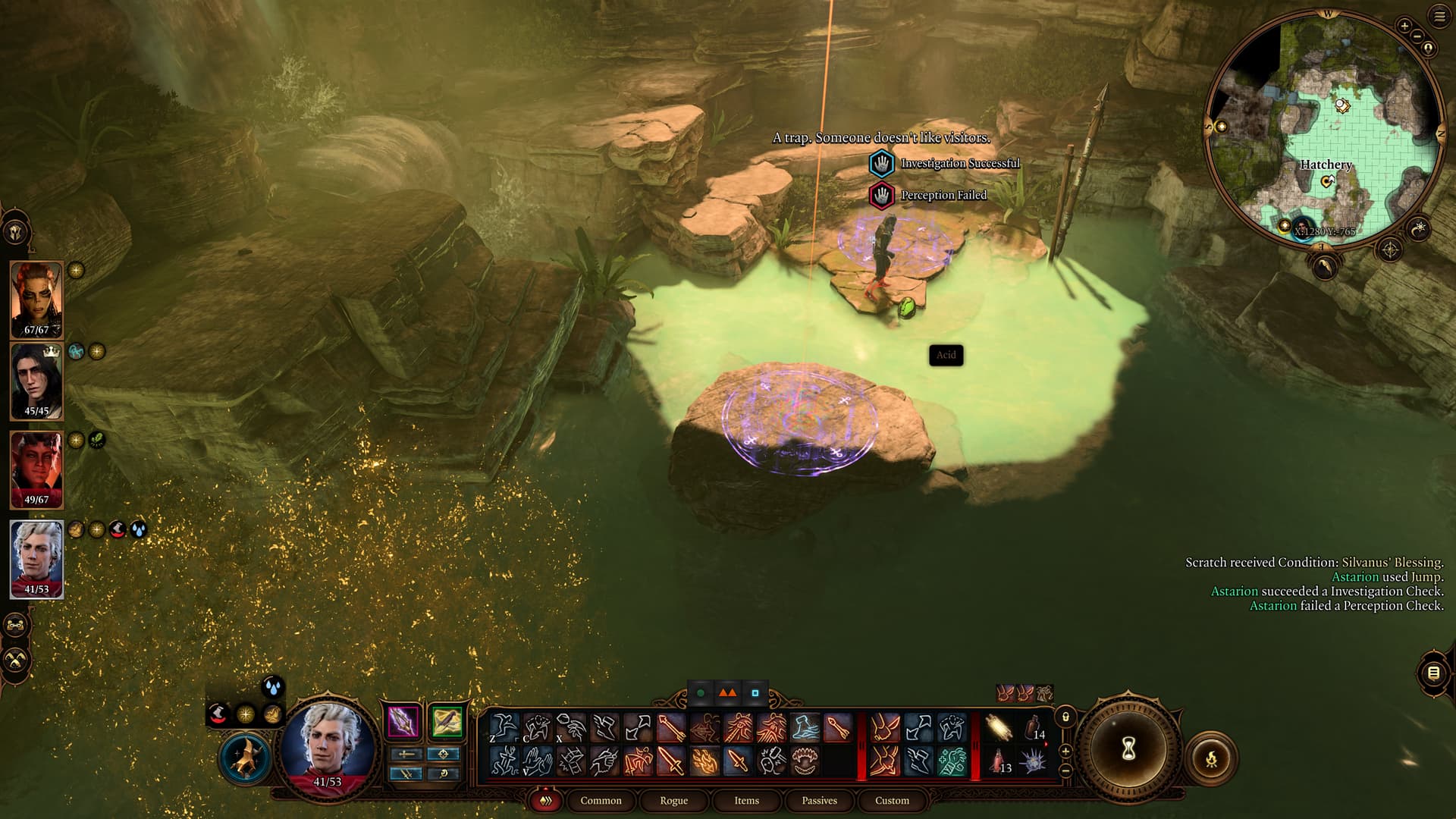This screenshot has height=819, width=1456.
Task: Select the red tiefling party portrait
Action: (36, 469)
